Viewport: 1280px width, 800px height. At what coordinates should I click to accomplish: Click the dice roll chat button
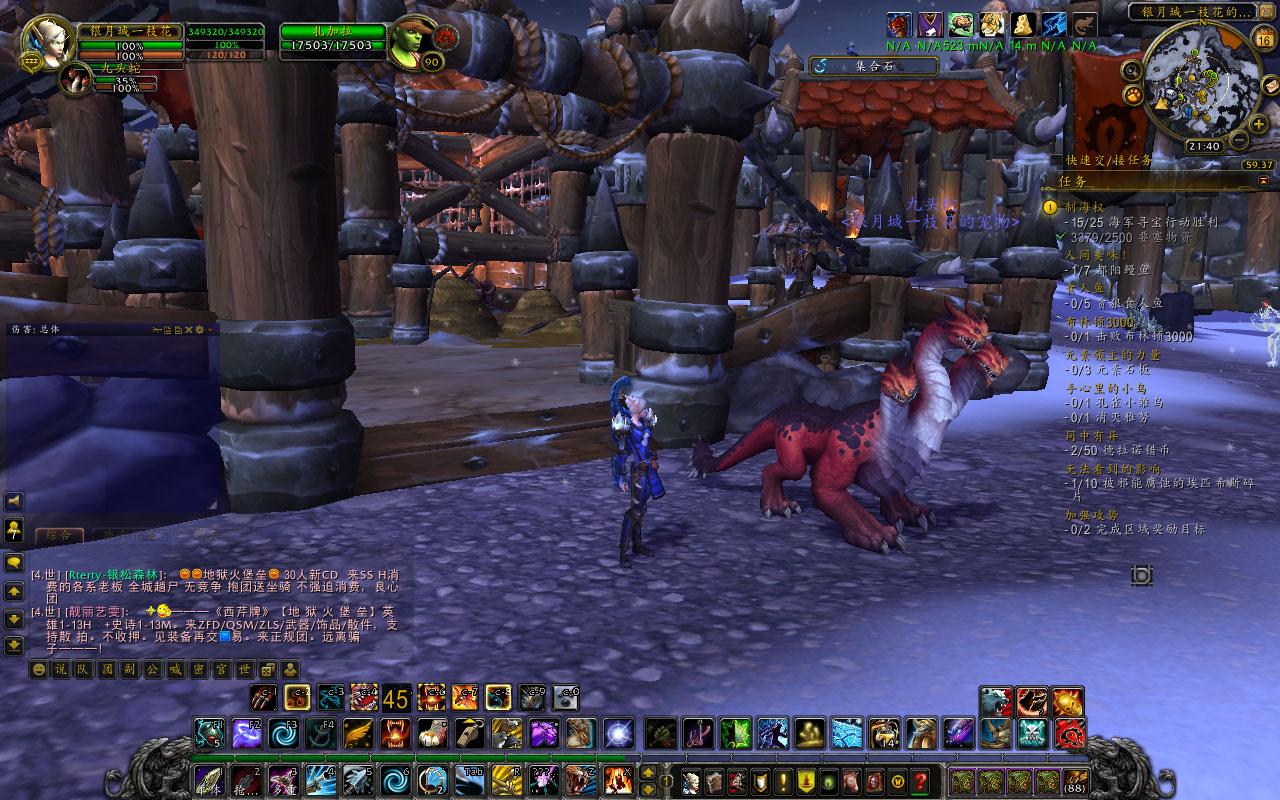tap(268, 669)
